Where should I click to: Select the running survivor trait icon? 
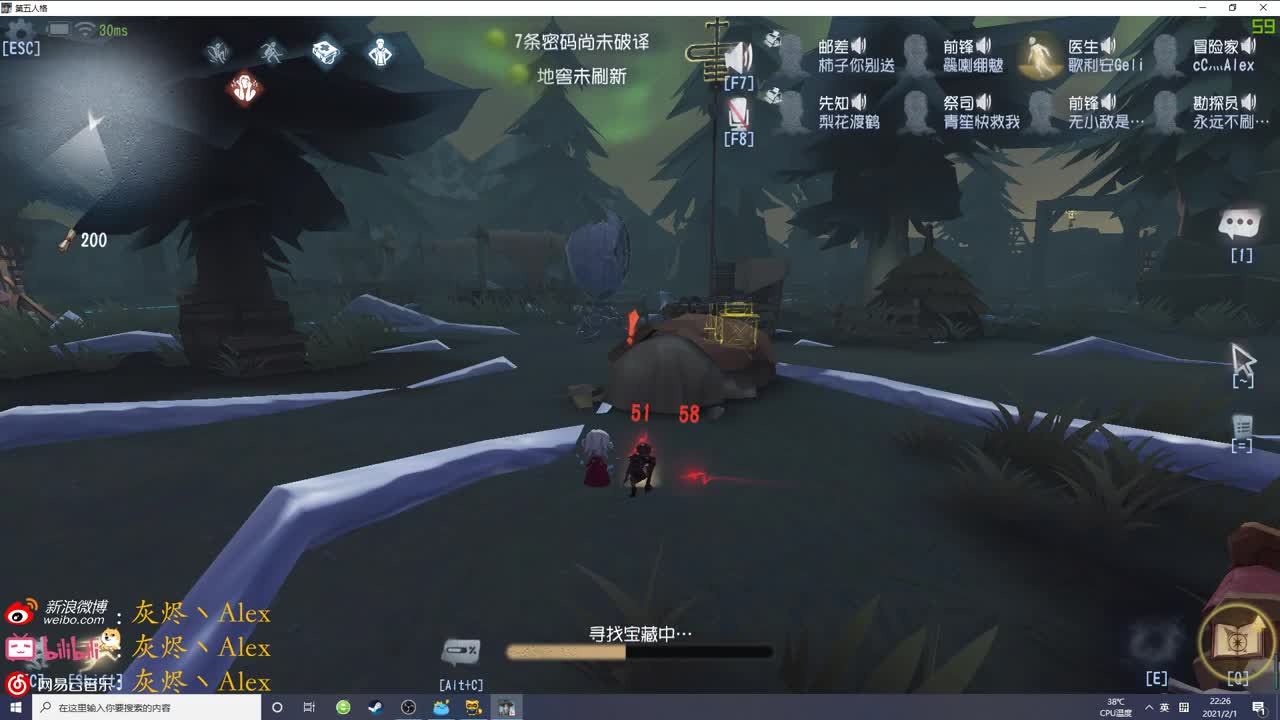(272, 52)
